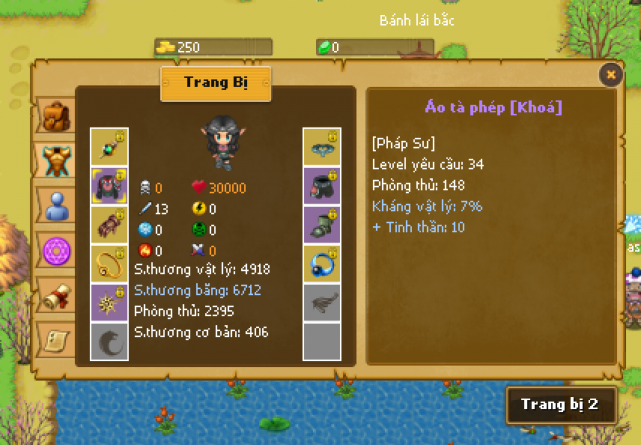Image resolution: width=641 pixels, height=445 pixels.
Task: Open the backpack inventory tab
Action: [x=56, y=115]
